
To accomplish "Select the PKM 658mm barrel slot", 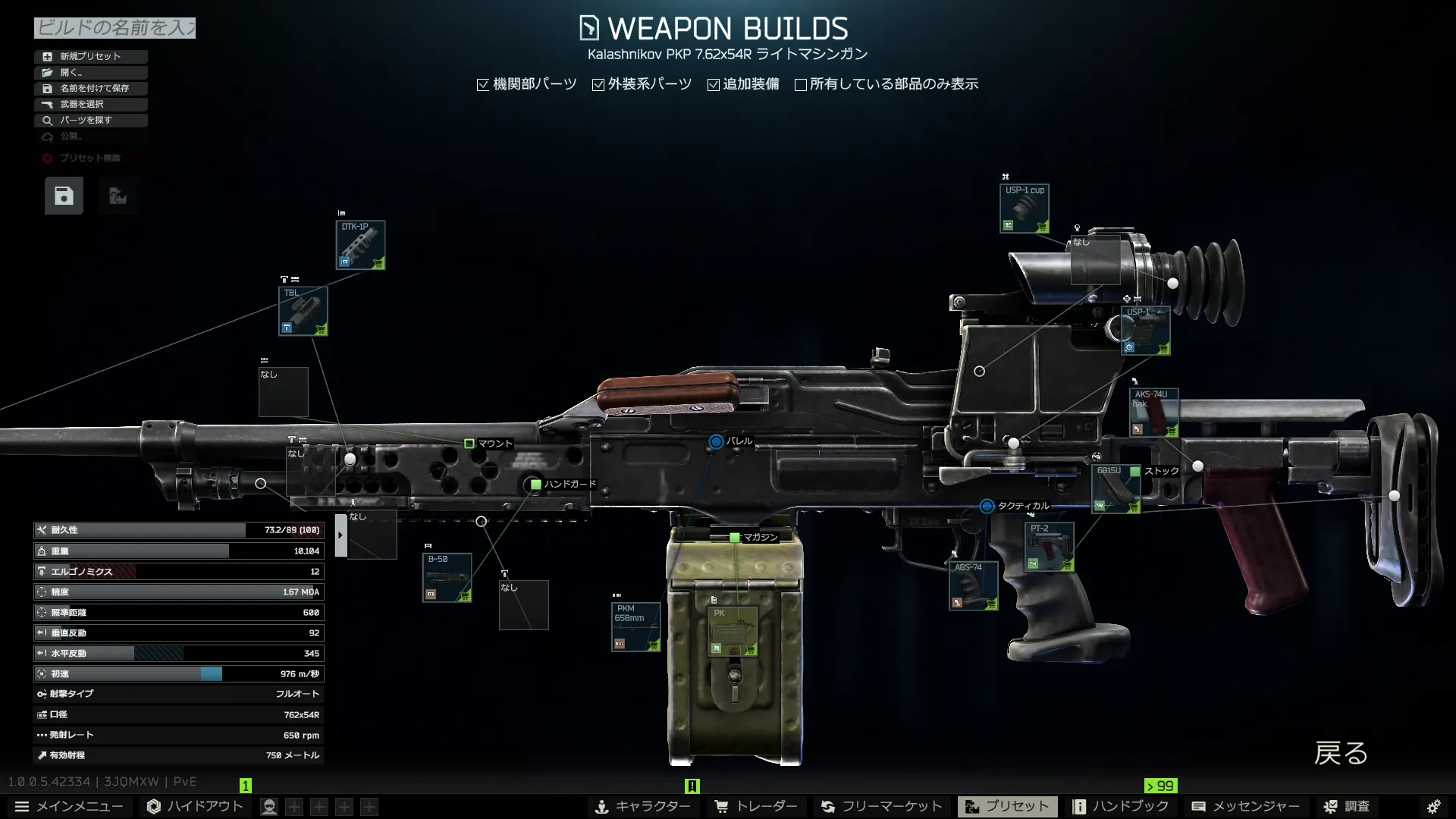I will click(635, 627).
